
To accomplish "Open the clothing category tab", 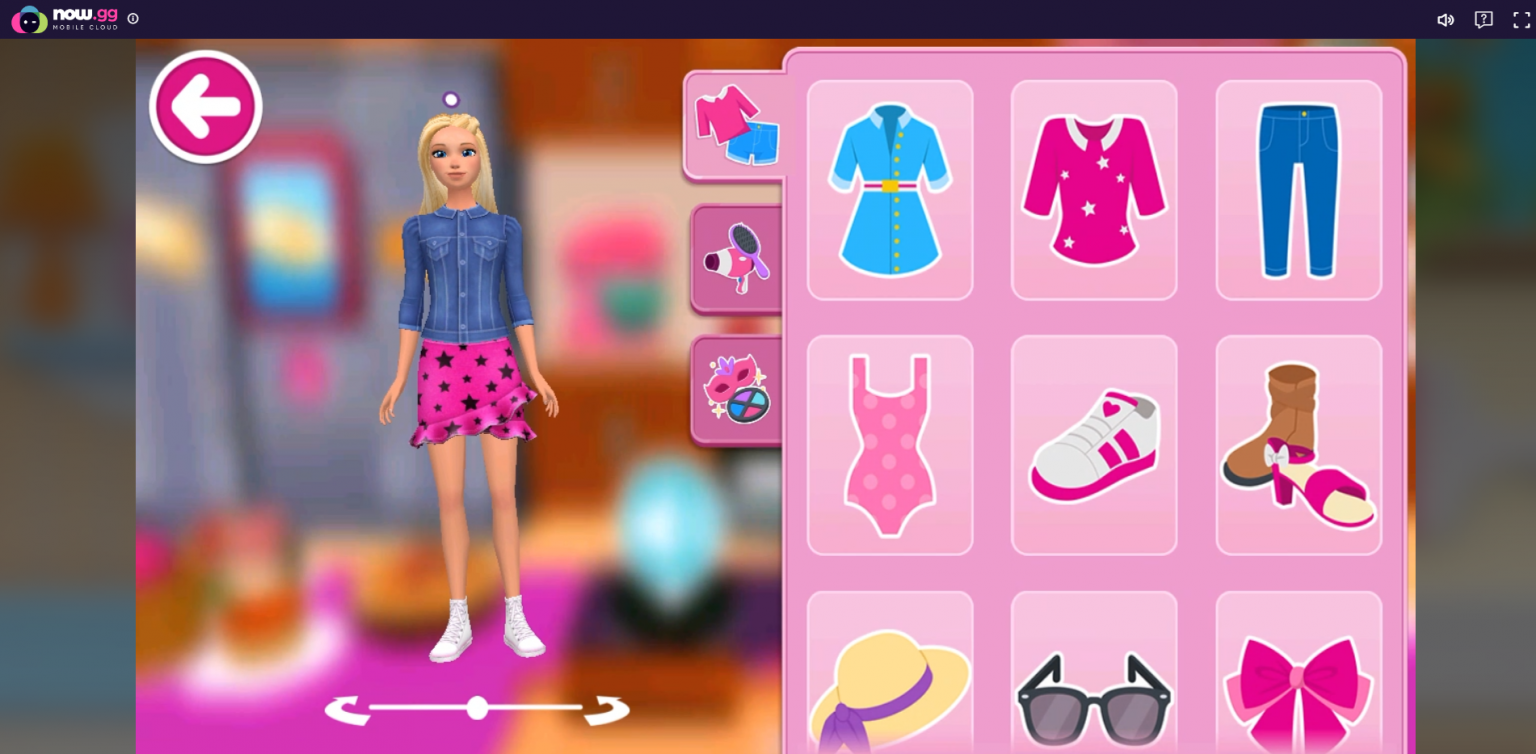I will [x=735, y=124].
